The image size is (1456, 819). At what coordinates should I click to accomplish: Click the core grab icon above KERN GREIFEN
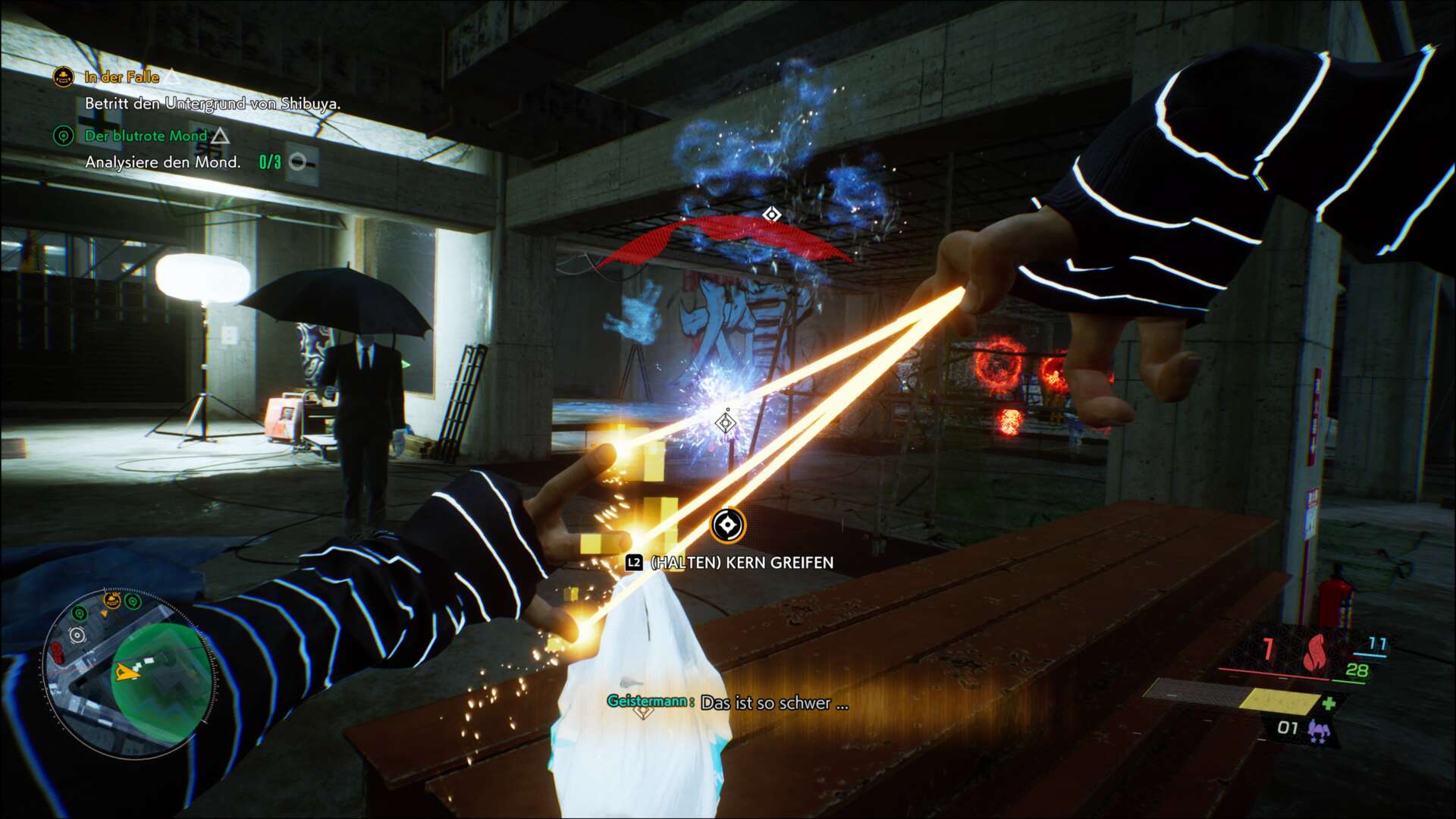727,525
